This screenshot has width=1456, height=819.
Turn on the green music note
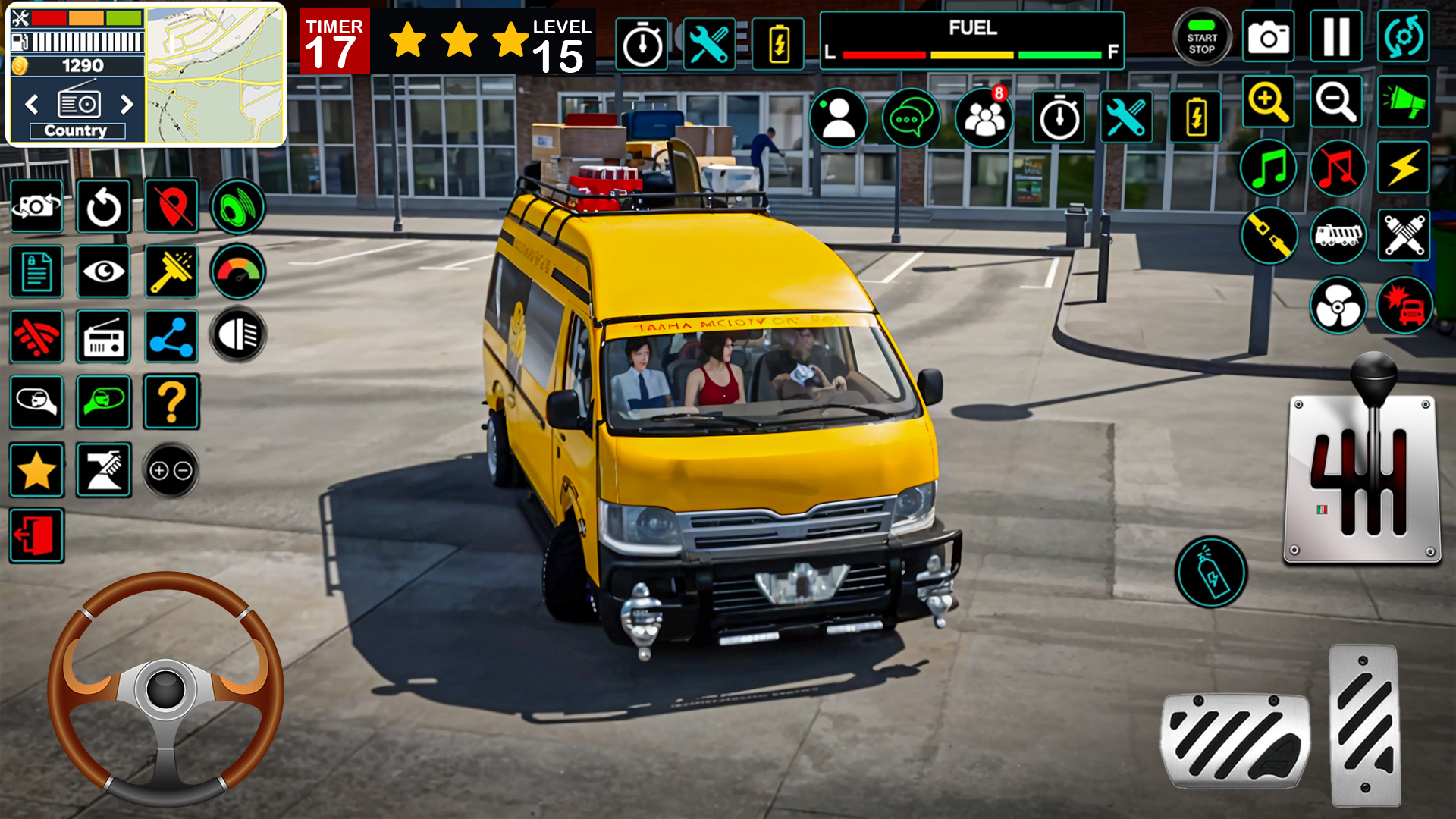pos(1268,168)
